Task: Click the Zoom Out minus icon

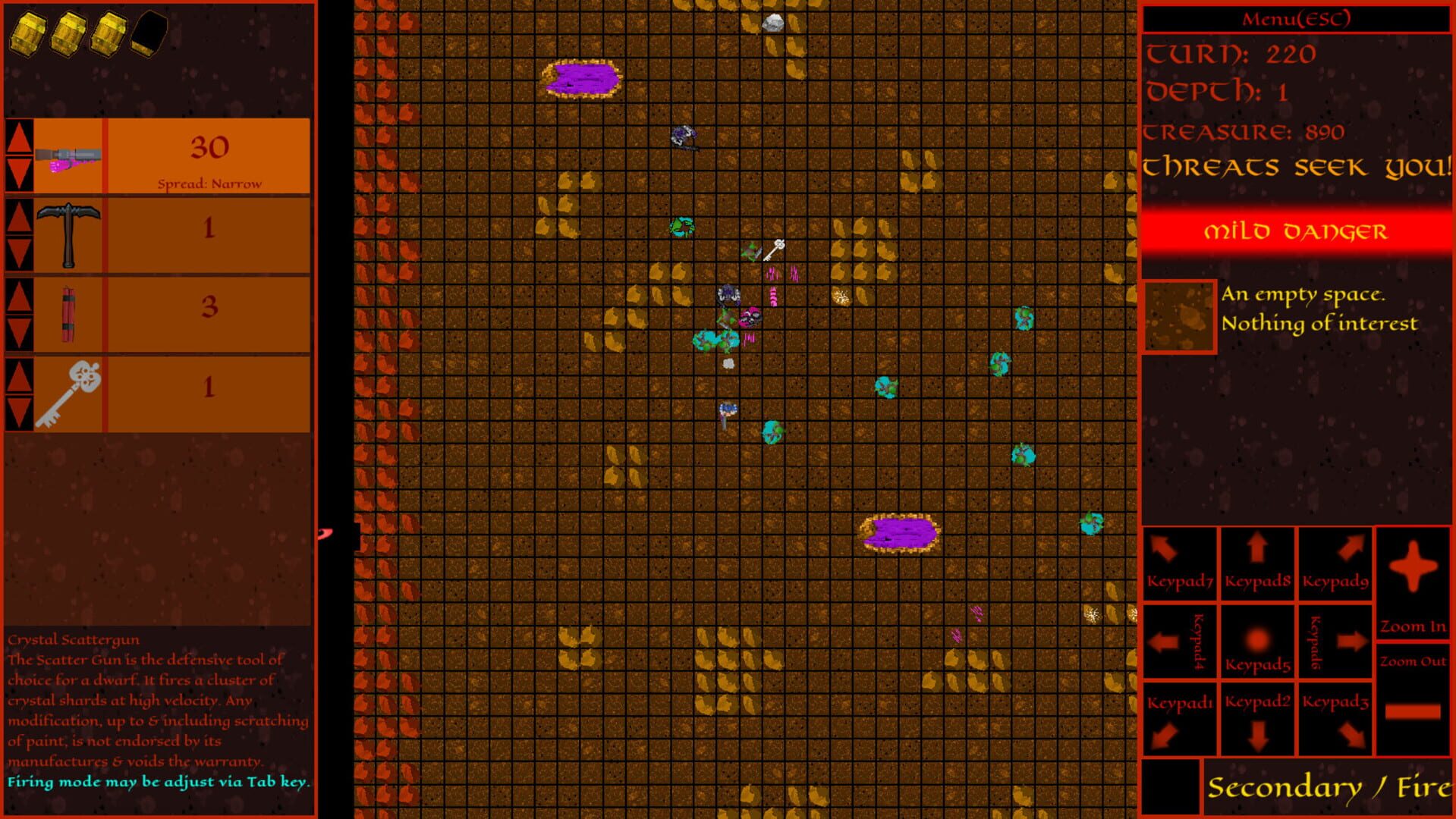Action: [1413, 711]
